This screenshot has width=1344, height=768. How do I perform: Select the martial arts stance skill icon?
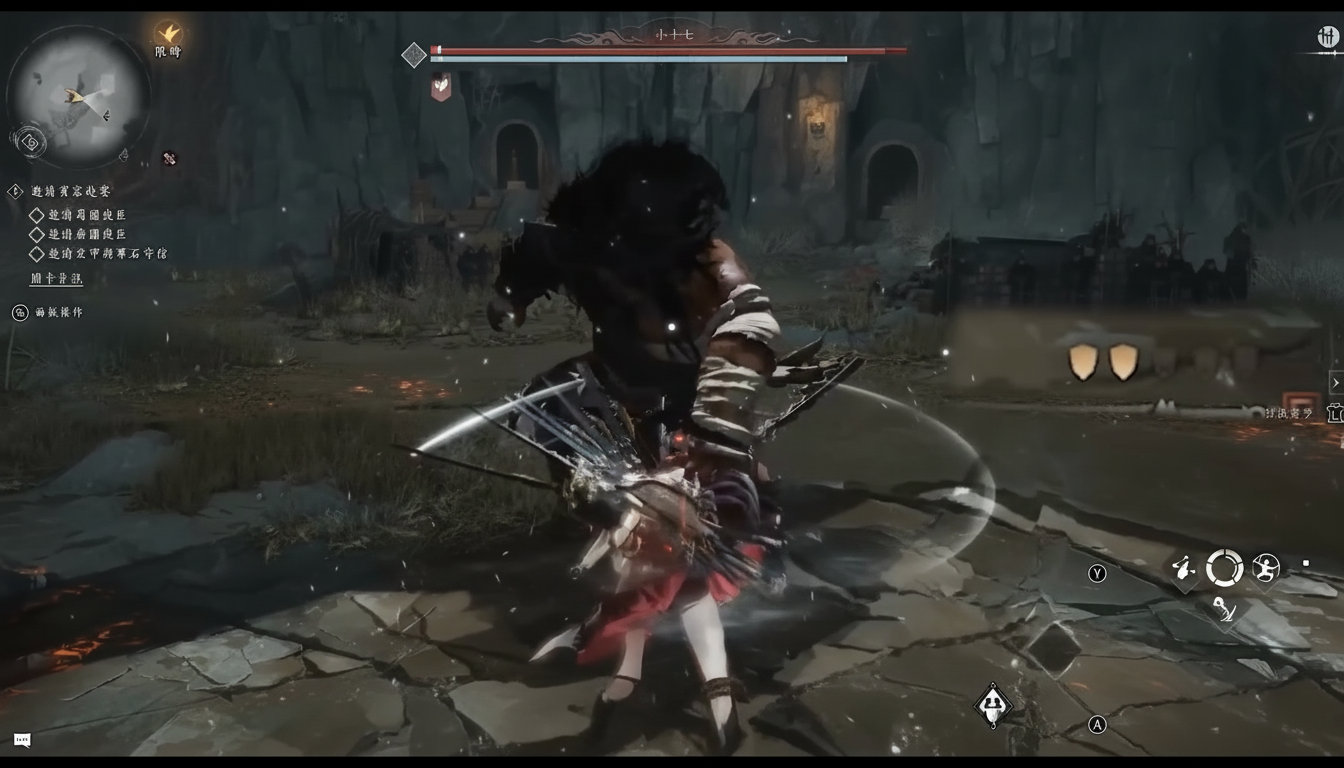(1264, 567)
